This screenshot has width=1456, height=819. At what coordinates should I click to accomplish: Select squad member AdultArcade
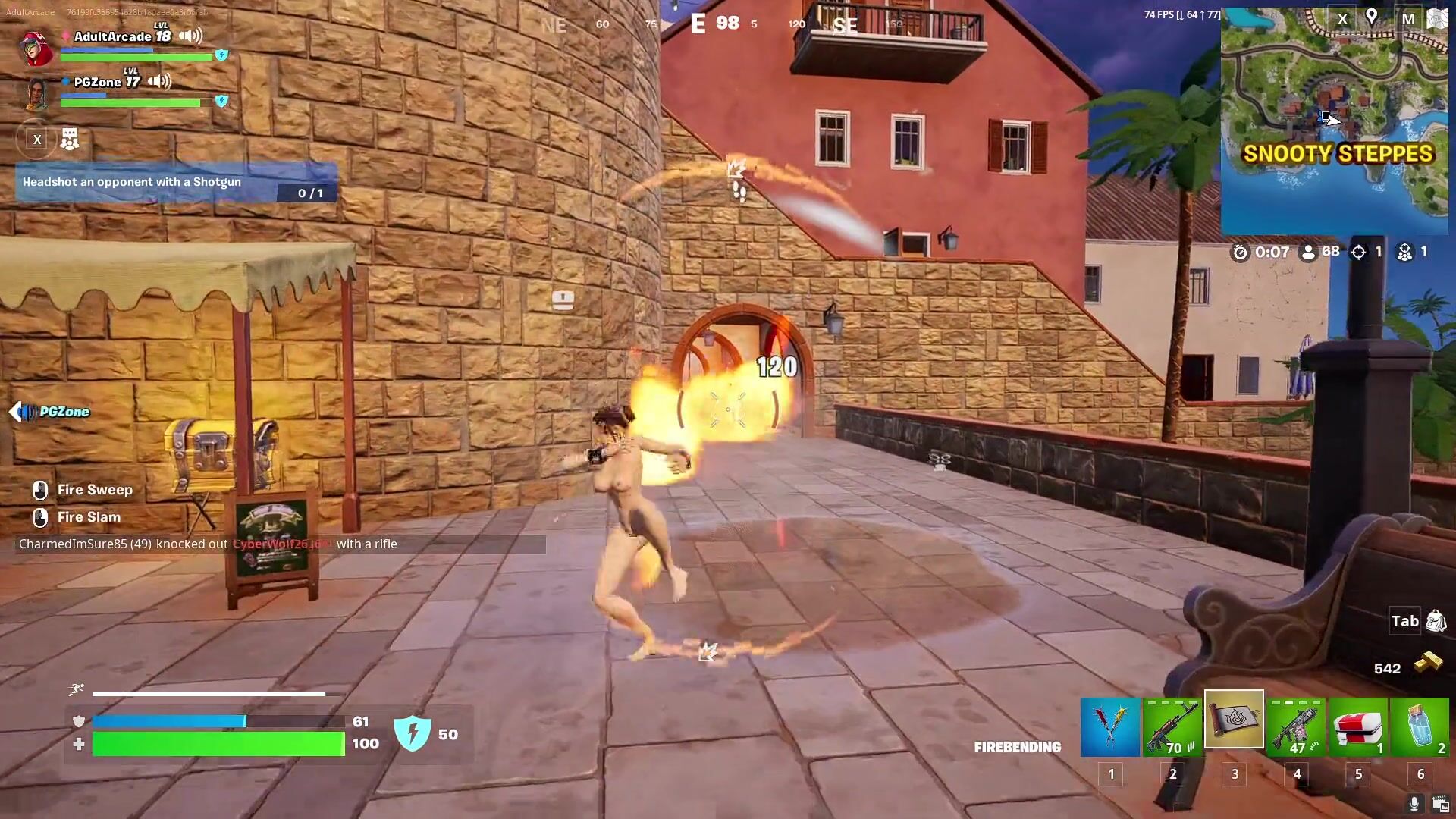(112, 36)
